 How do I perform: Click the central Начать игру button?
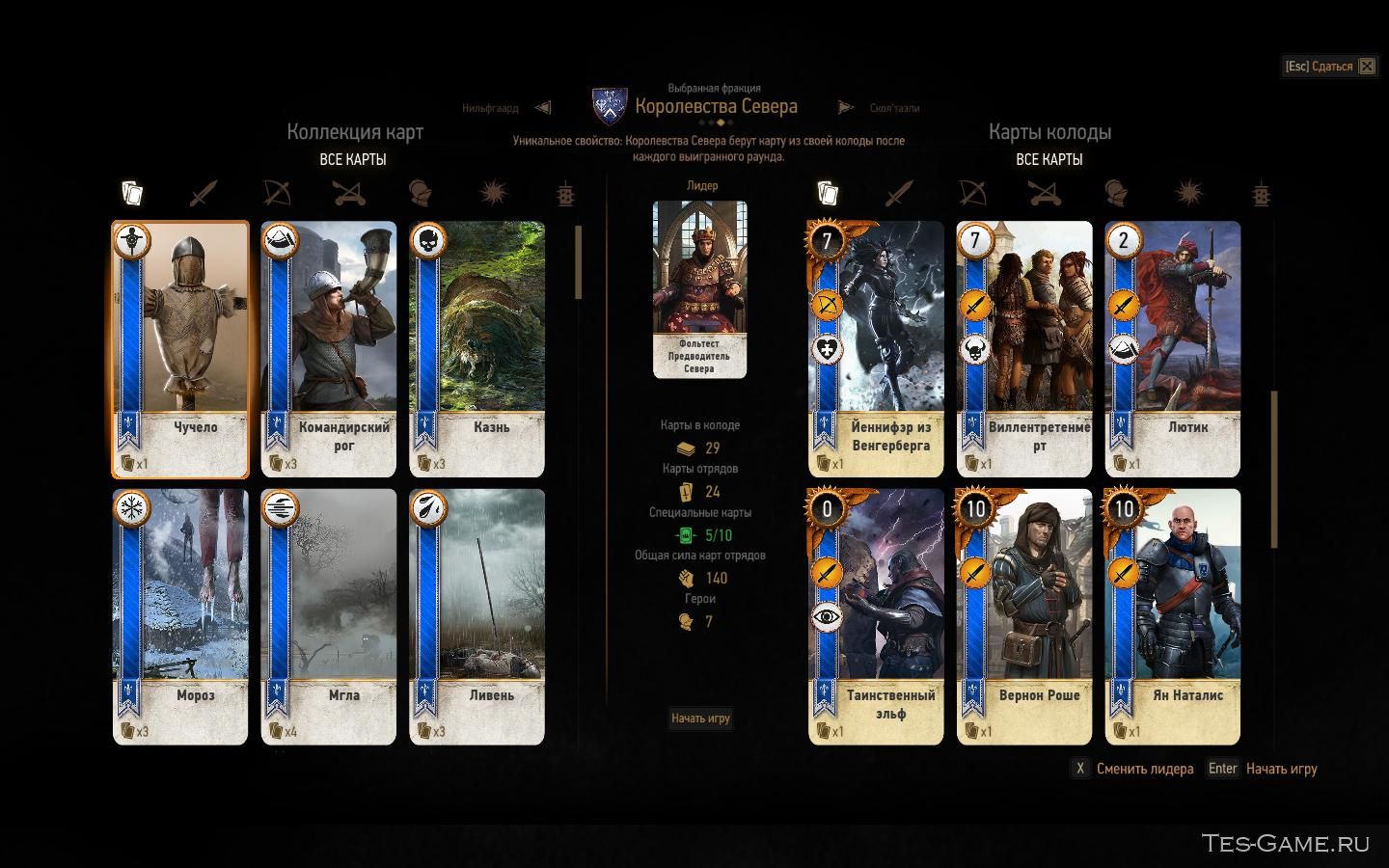pyautogui.click(x=700, y=718)
